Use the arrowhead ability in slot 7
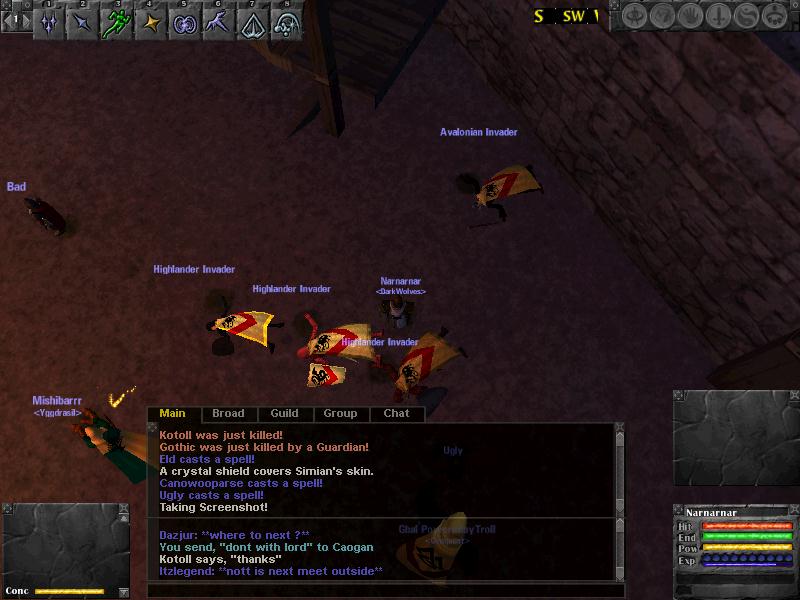Screen dimensions: 800x600 coord(253,23)
